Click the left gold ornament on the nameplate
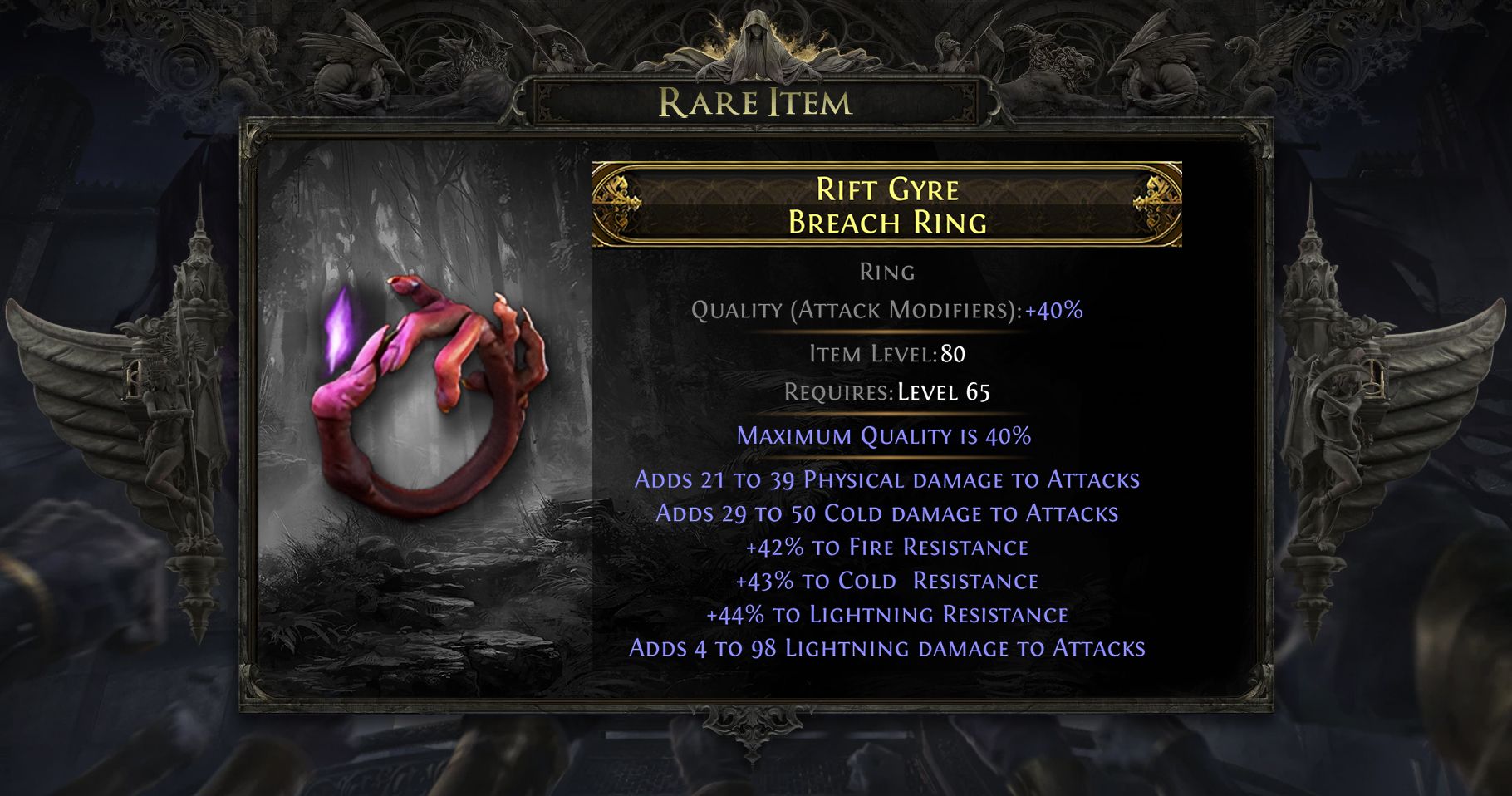Image resolution: width=1512 pixels, height=796 pixels. tap(616, 203)
